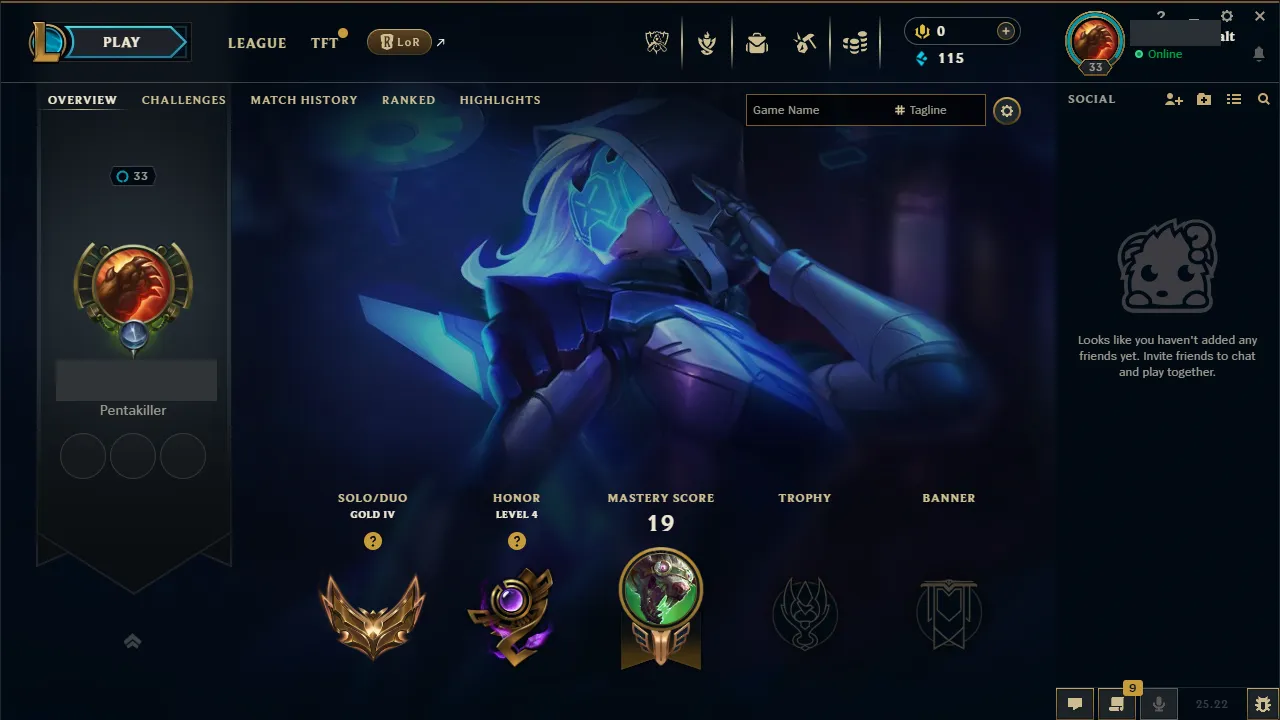The width and height of the screenshot is (1280, 720).
Task: Select the CHALLENGES tab
Action: (184, 100)
